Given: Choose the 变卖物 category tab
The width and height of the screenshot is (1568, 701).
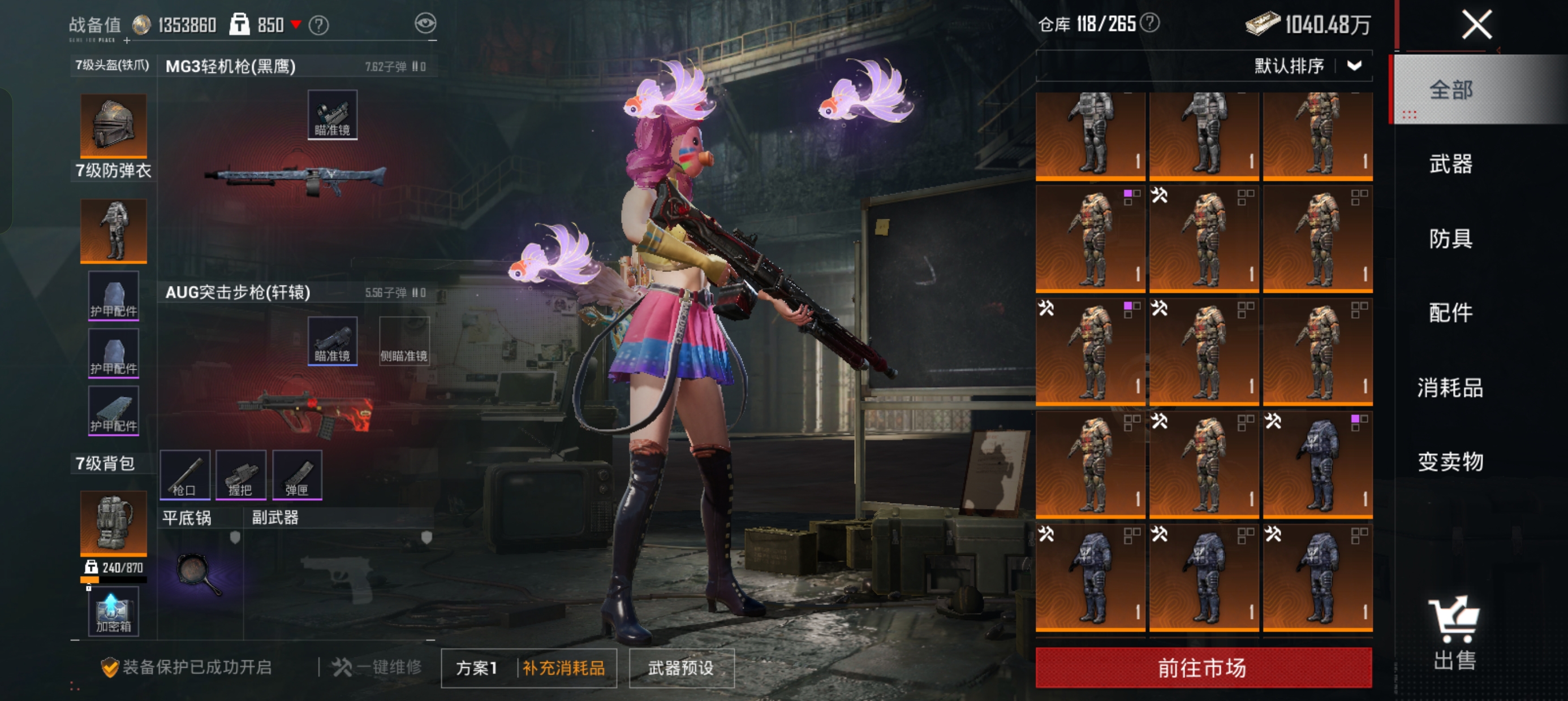Looking at the screenshot, I should 1450,462.
